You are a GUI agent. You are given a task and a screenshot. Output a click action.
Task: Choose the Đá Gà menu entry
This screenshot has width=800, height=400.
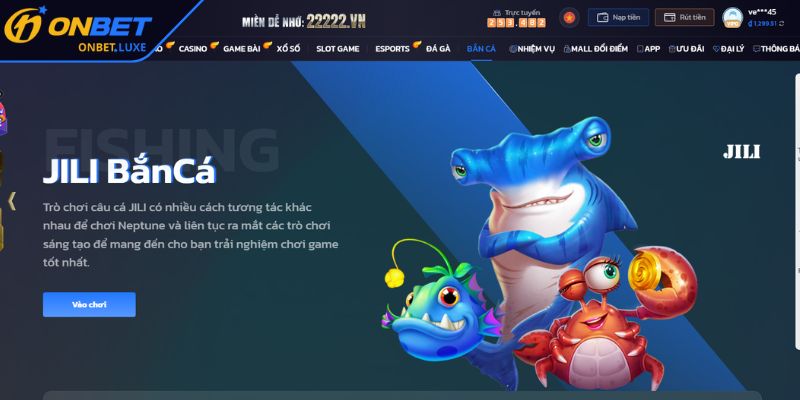pos(437,48)
